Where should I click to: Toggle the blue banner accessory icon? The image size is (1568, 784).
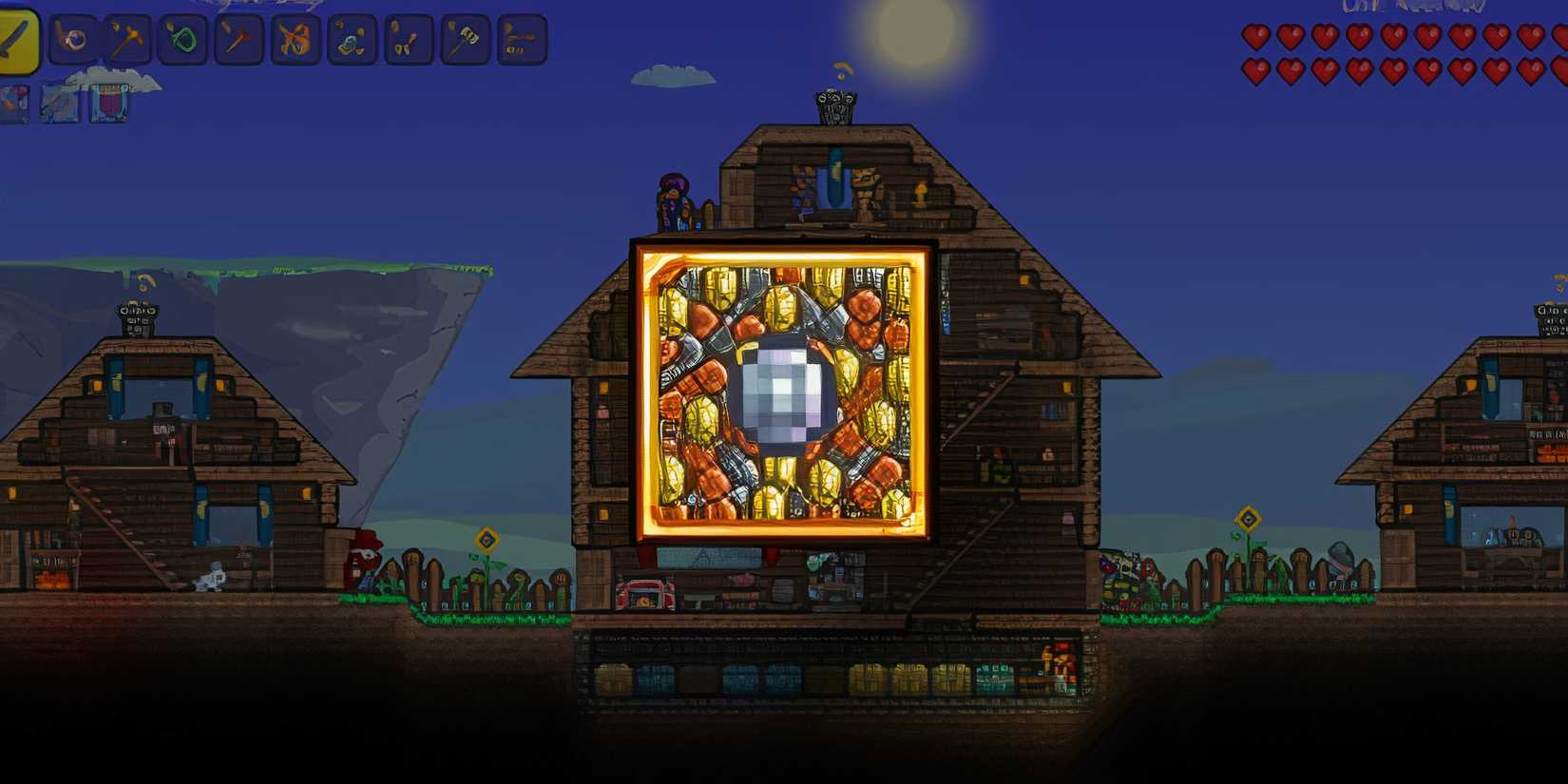click(x=110, y=100)
